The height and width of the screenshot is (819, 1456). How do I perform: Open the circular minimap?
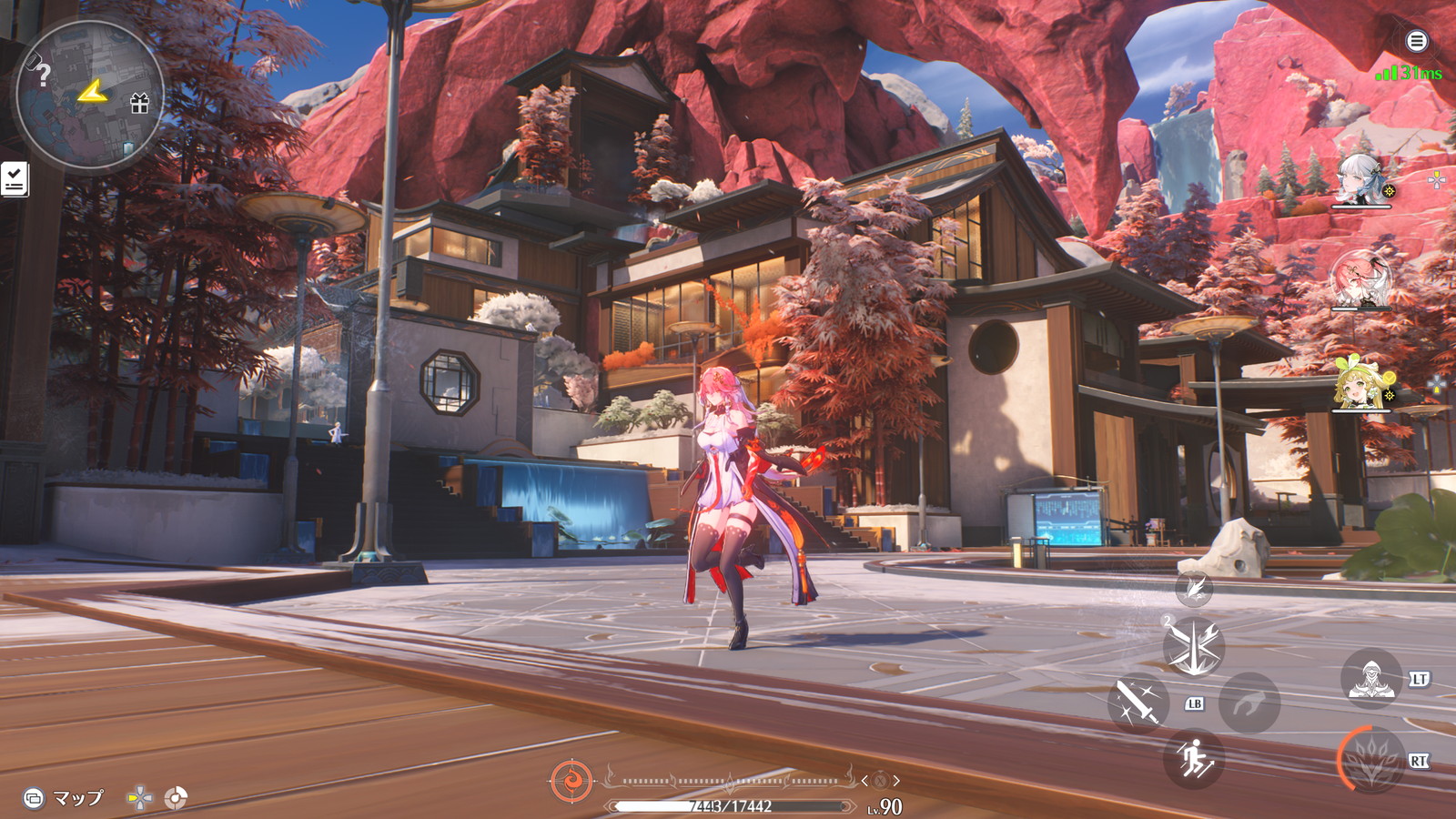pyautogui.click(x=89, y=95)
